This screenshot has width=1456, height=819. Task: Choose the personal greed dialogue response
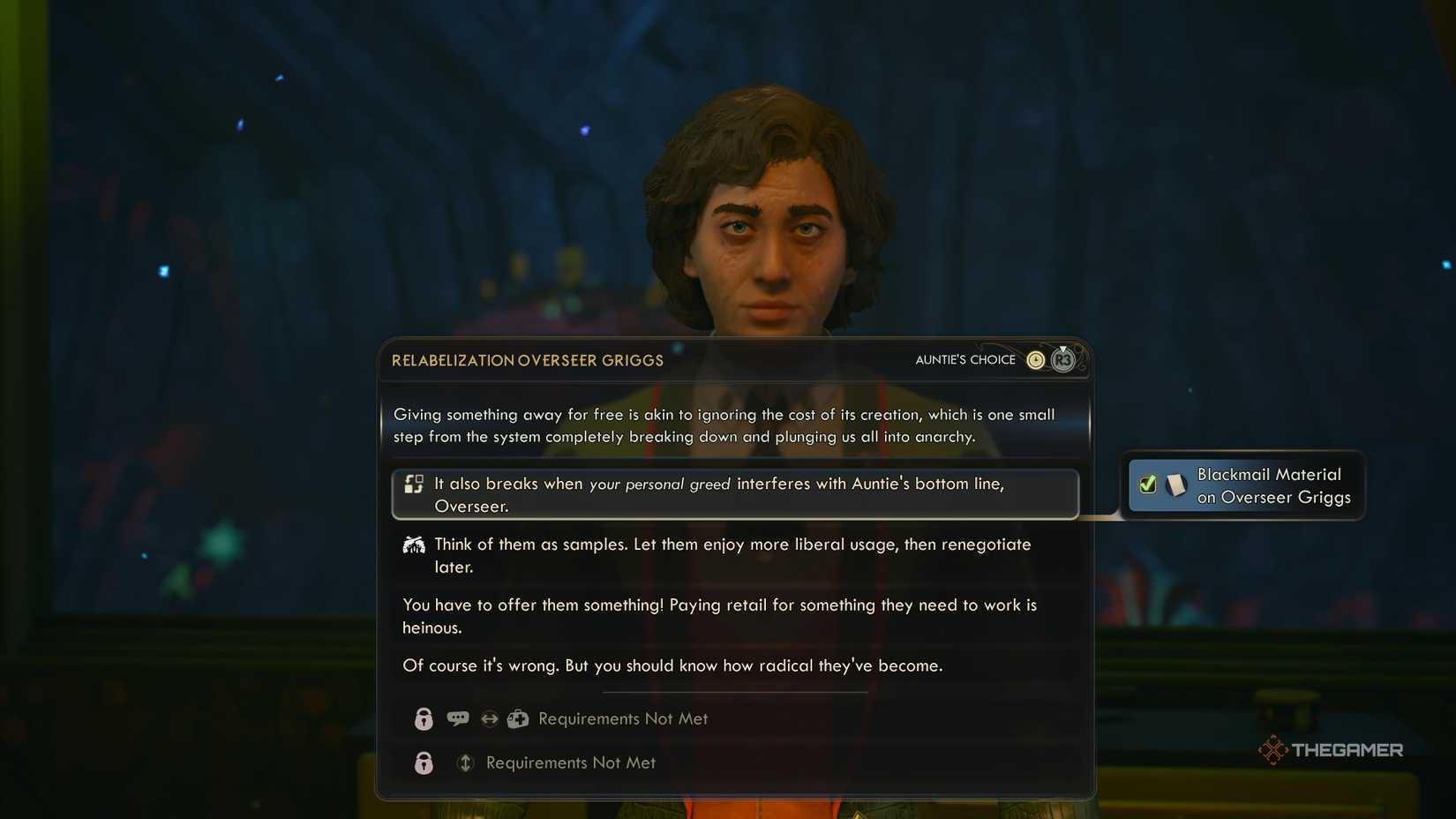click(x=736, y=494)
